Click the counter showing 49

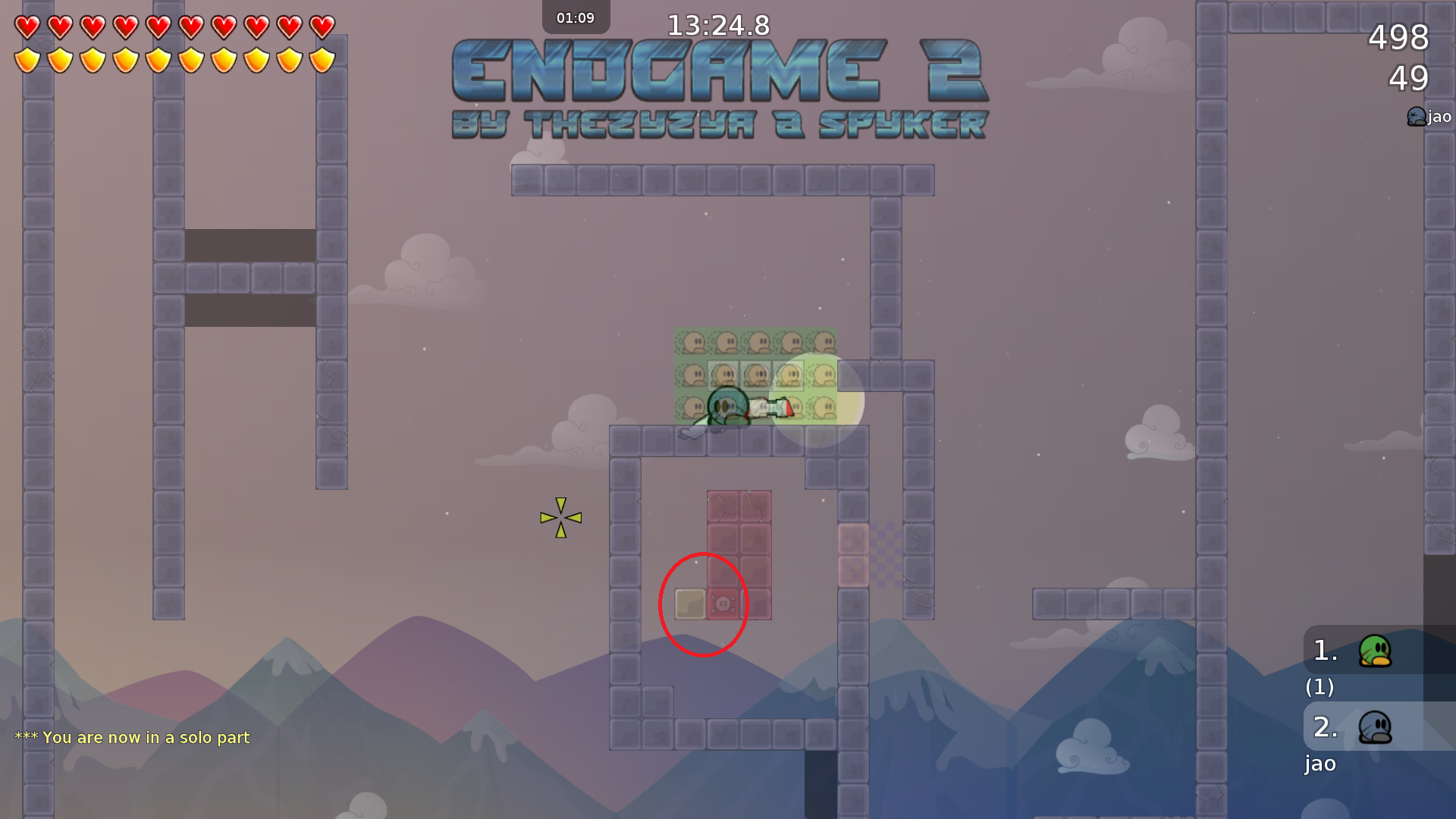click(x=1409, y=79)
